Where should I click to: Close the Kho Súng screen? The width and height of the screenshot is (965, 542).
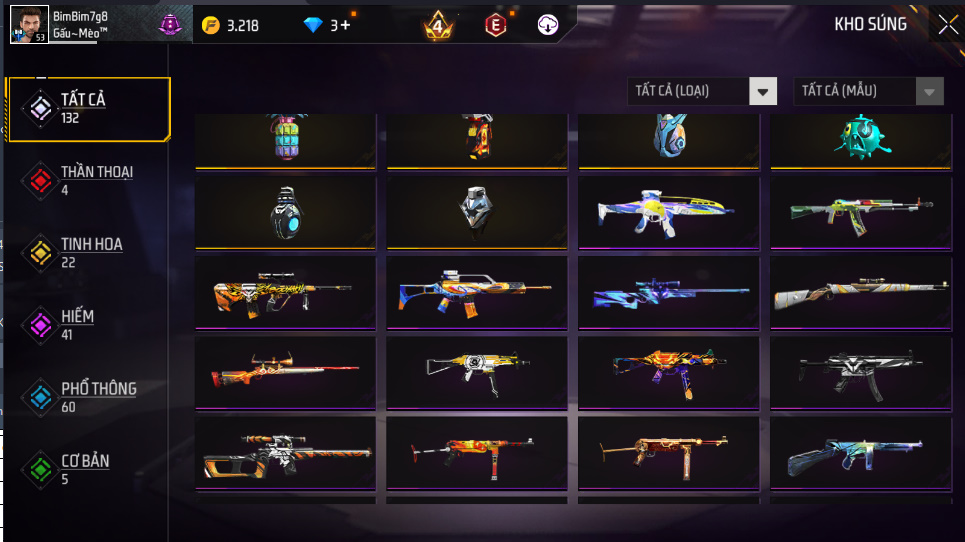click(x=947, y=25)
